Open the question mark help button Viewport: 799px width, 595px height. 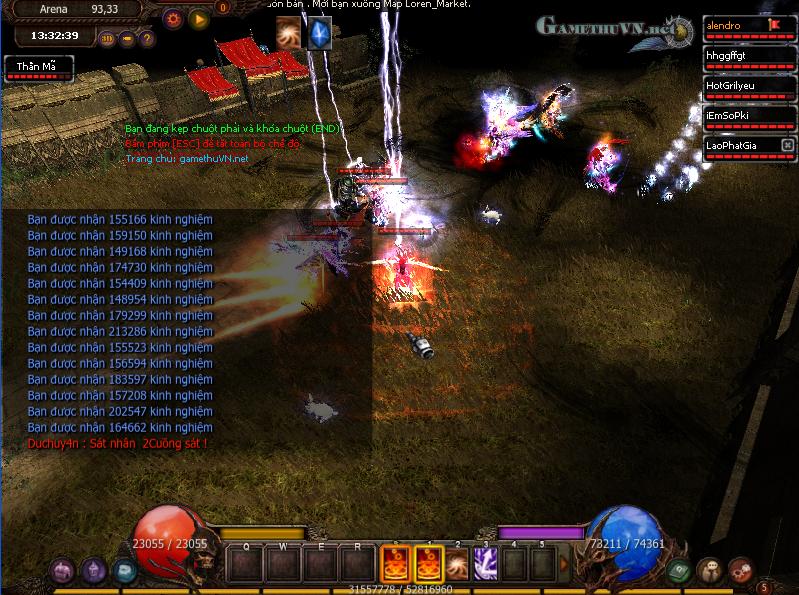[147, 40]
